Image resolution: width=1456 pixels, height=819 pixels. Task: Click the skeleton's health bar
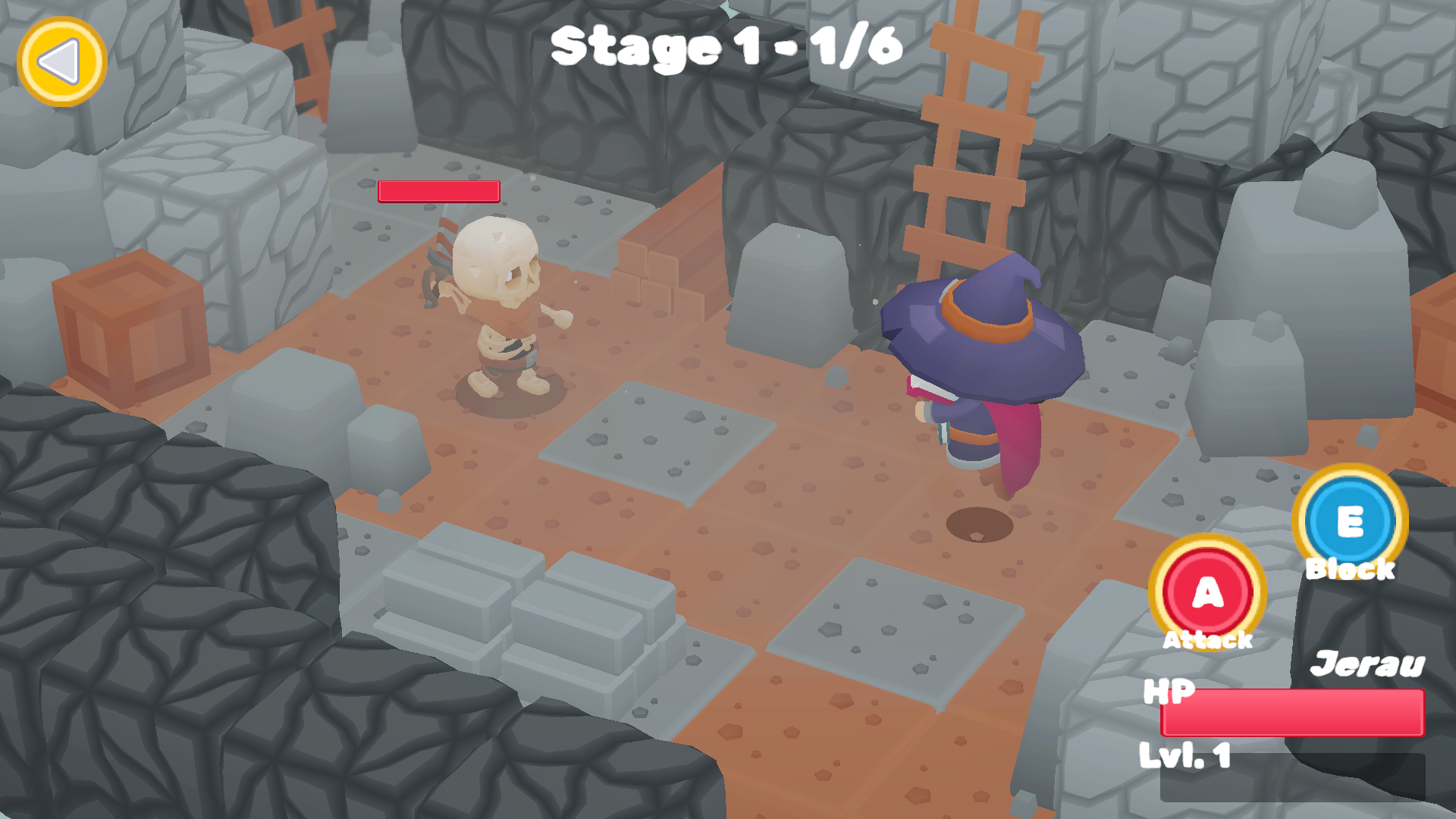coord(440,192)
